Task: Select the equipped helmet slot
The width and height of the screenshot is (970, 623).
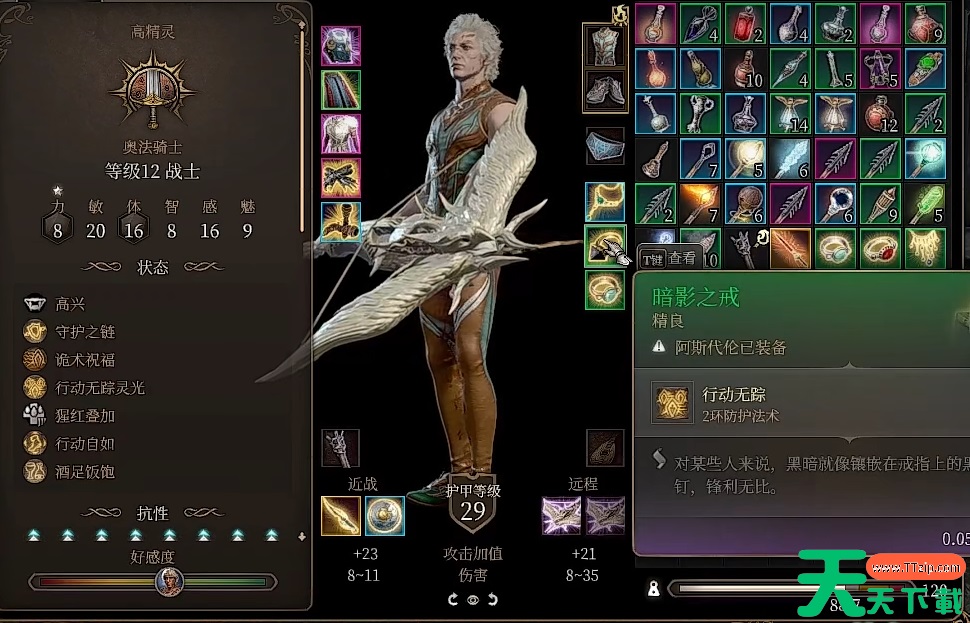Action: tap(340, 46)
